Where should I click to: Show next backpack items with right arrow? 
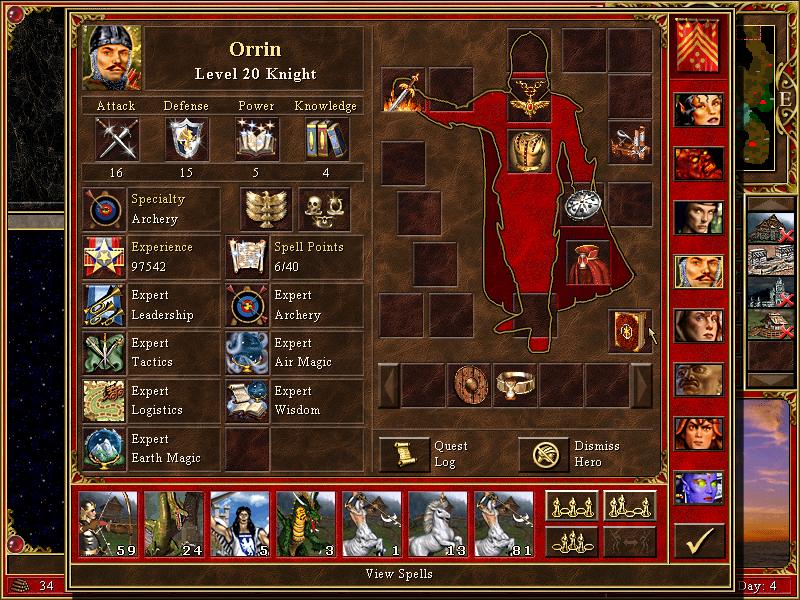641,385
